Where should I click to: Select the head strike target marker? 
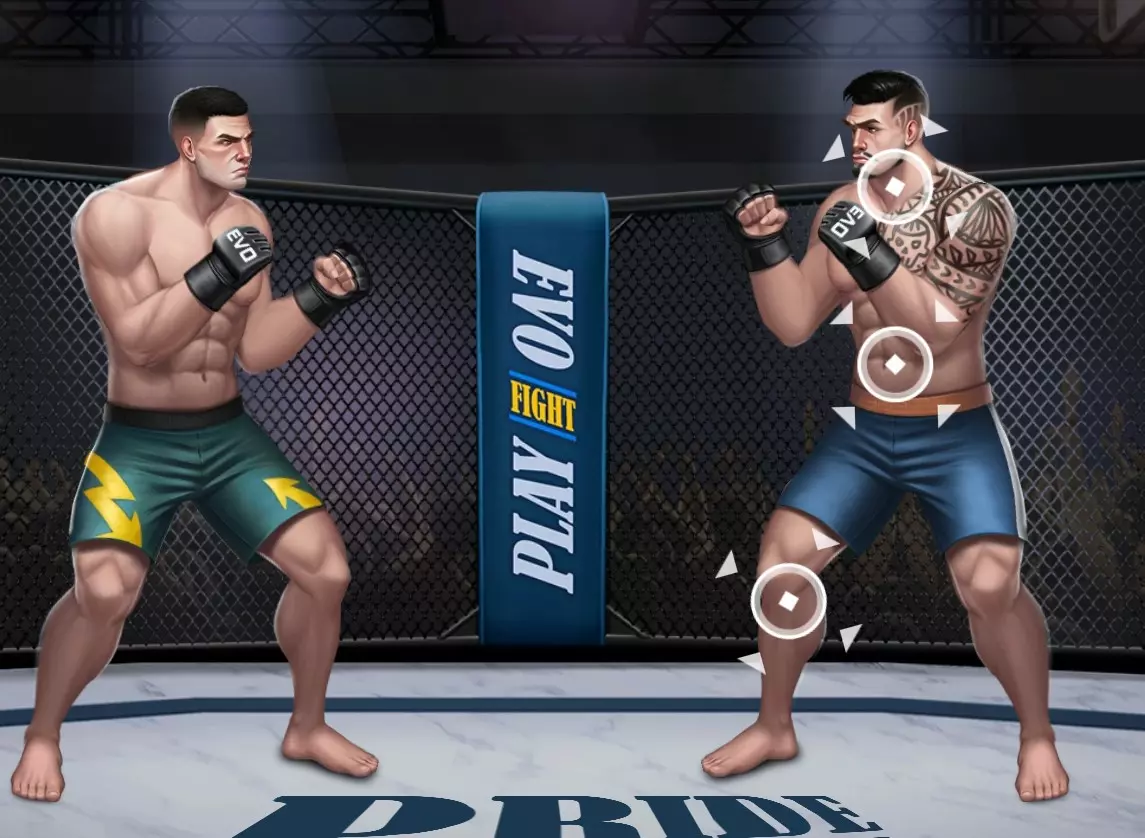coord(895,186)
